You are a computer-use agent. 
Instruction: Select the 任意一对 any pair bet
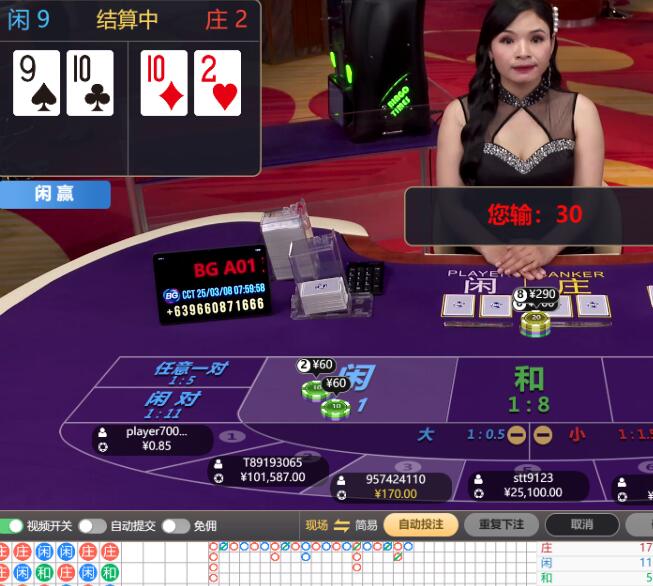189,372
